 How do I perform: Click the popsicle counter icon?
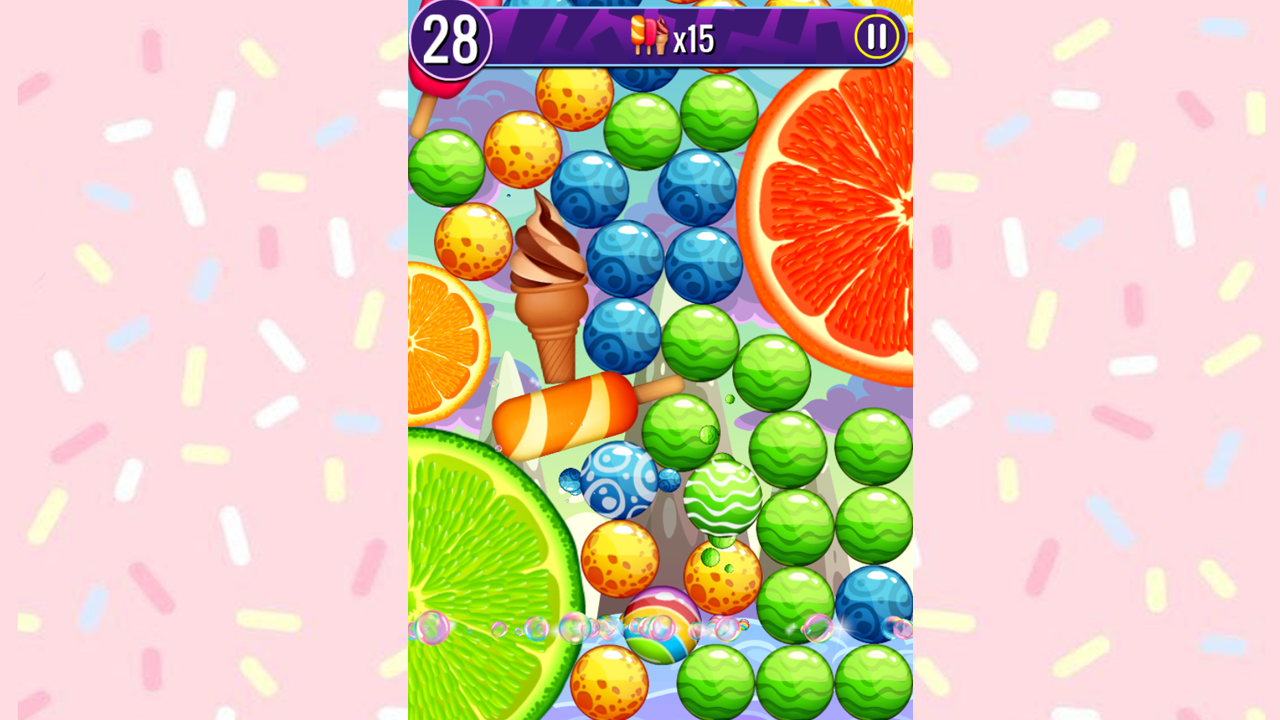click(x=651, y=36)
